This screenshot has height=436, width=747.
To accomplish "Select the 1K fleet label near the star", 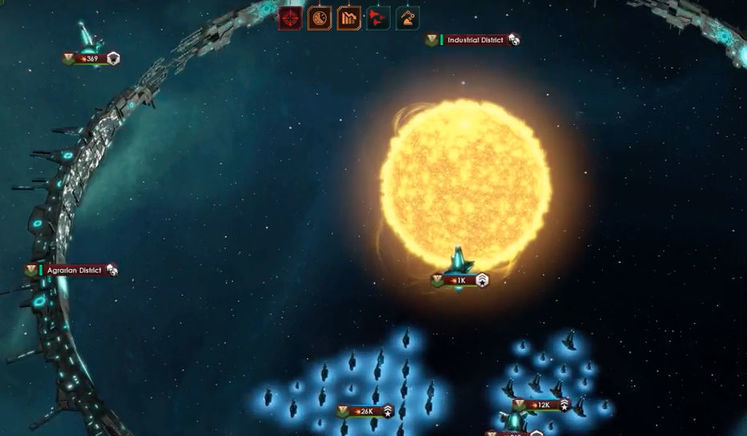I will click(x=460, y=281).
